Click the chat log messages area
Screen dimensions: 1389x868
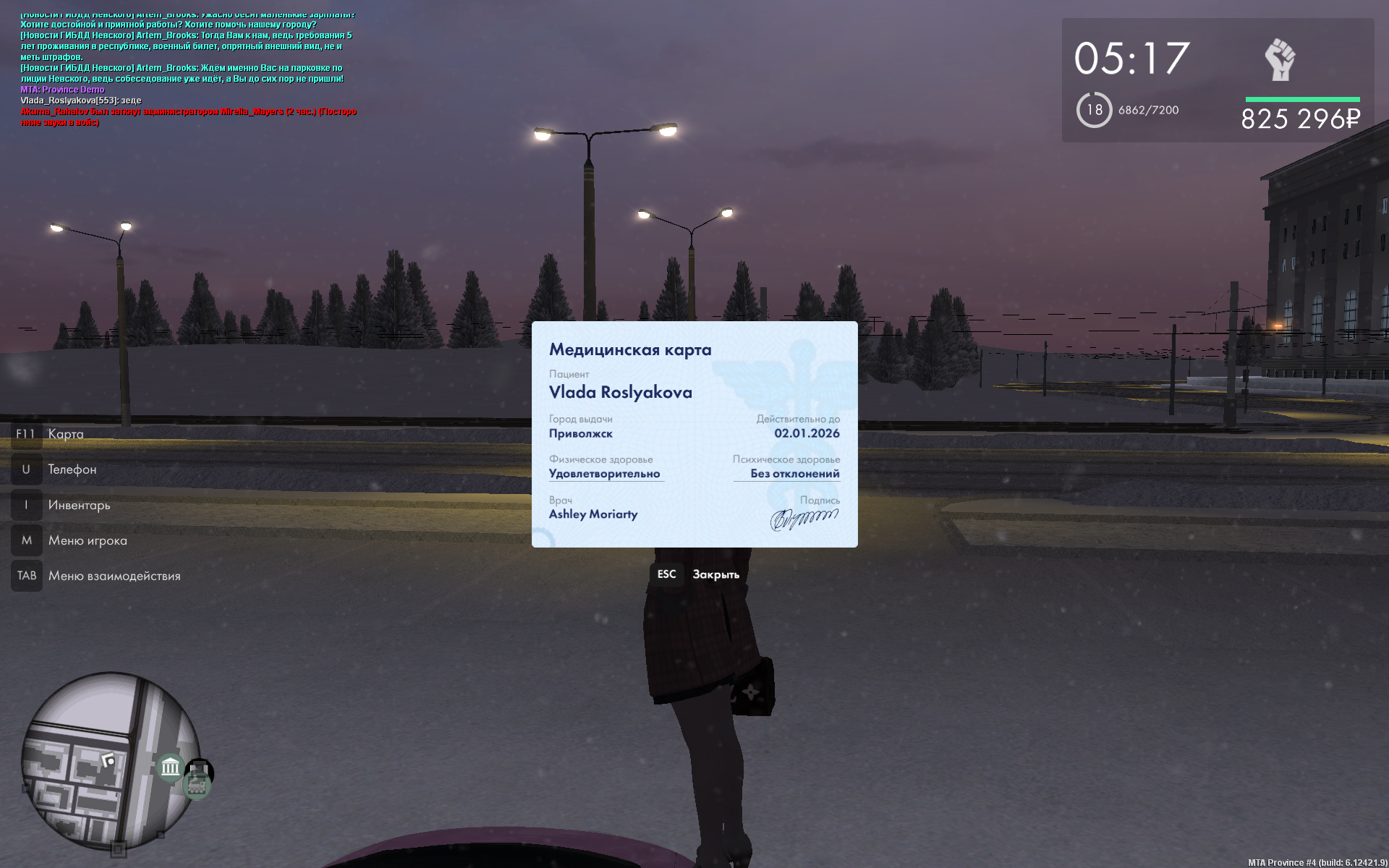(x=188, y=69)
